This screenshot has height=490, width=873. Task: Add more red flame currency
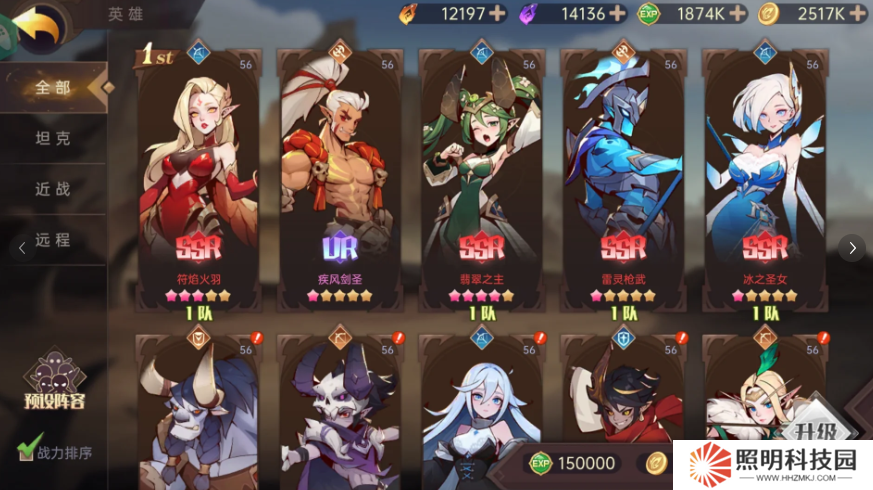pos(497,14)
